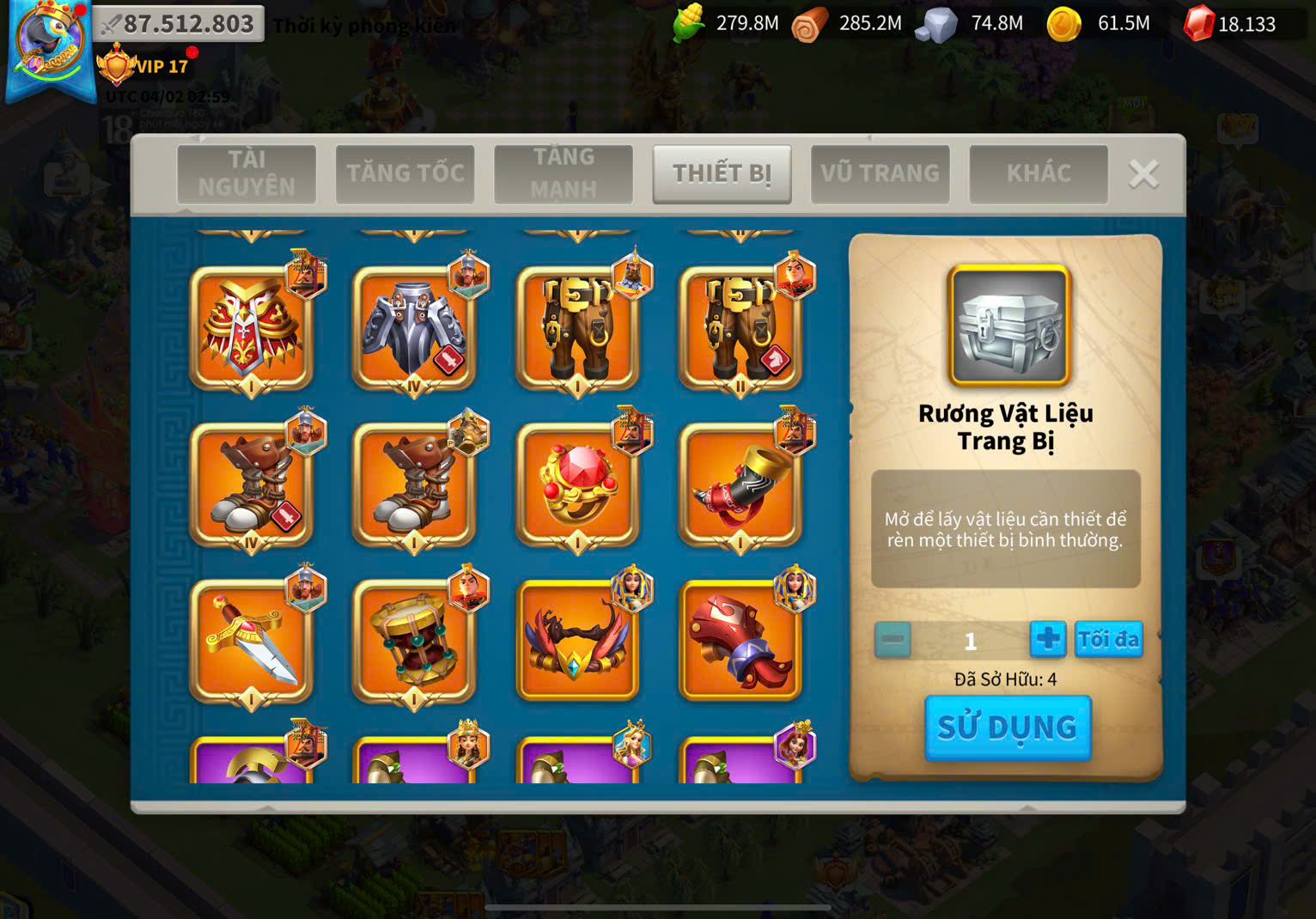Open the Khác tab
Screen dimensions: 1316x919
[1039, 173]
